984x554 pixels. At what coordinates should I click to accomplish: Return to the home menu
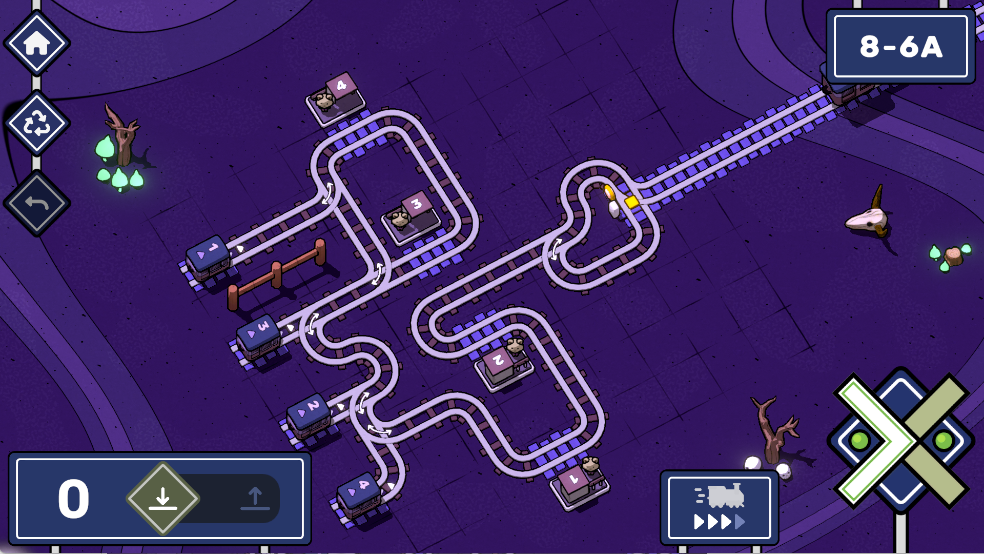[x=37, y=43]
